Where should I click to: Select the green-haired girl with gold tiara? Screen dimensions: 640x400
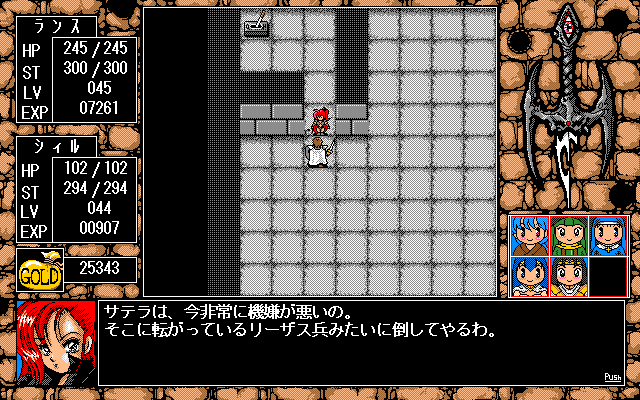tap(568, 276)
